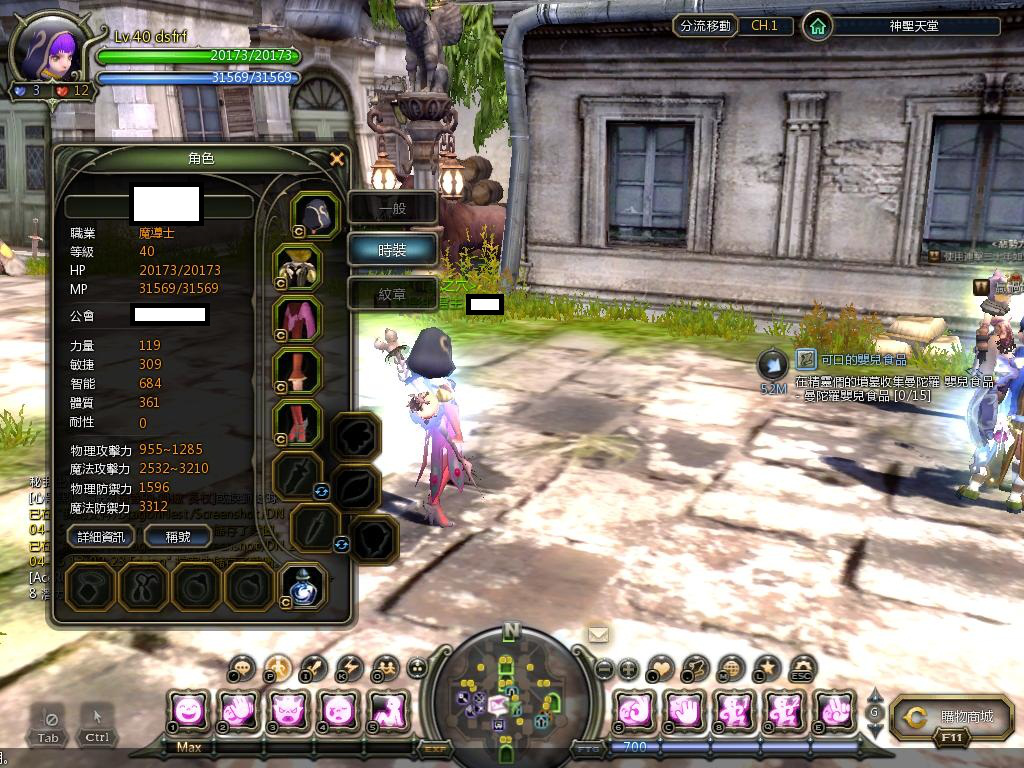1024x768 pixels.
Task: Switch to the 一般 equipment tab
Action: pyautogui.click(x=392, y=208)
